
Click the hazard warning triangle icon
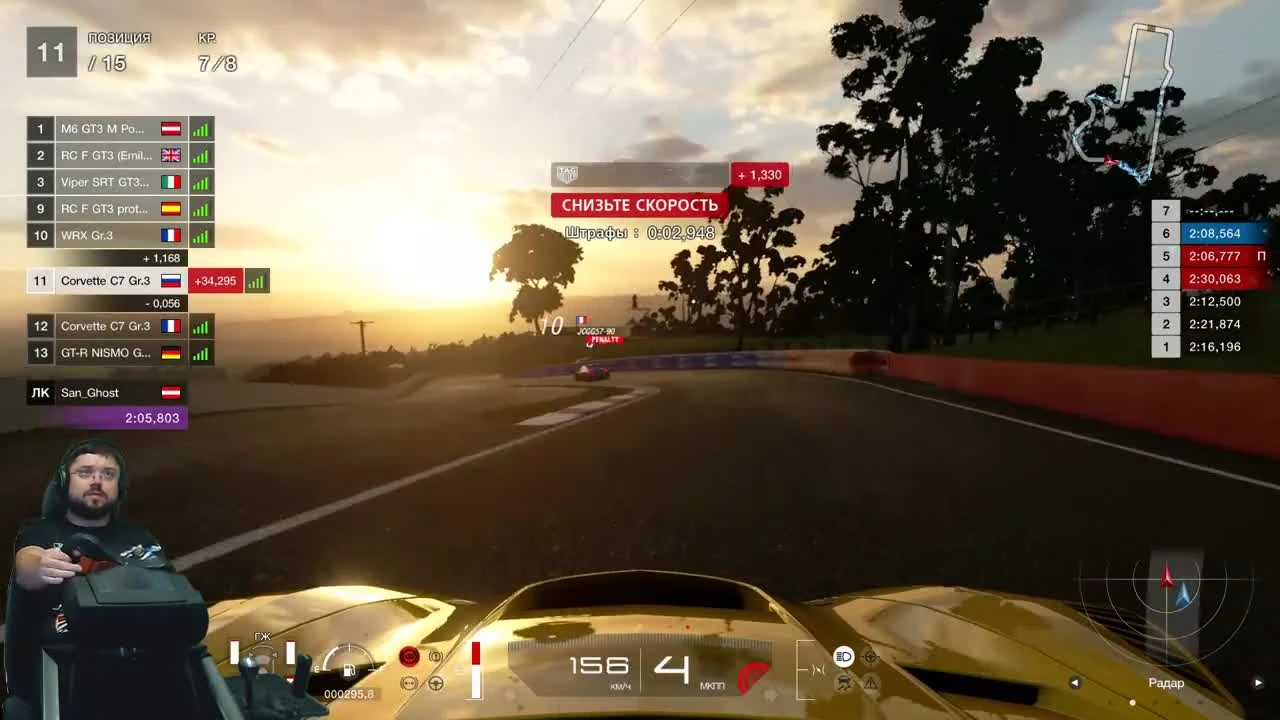tap(870, 683)
